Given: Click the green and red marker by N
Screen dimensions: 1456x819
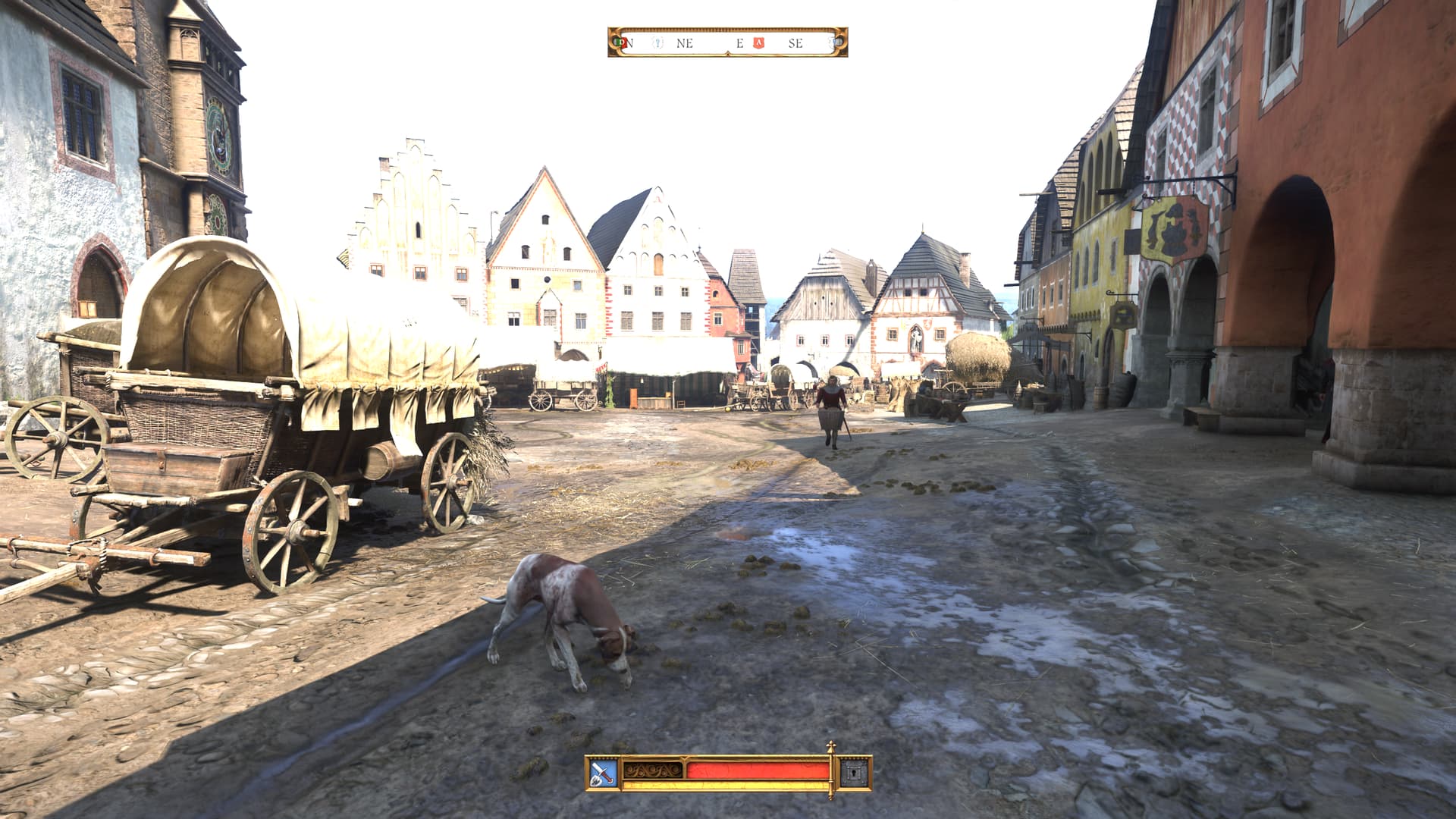Looking at the screenshot, I should tap(620, 43).
